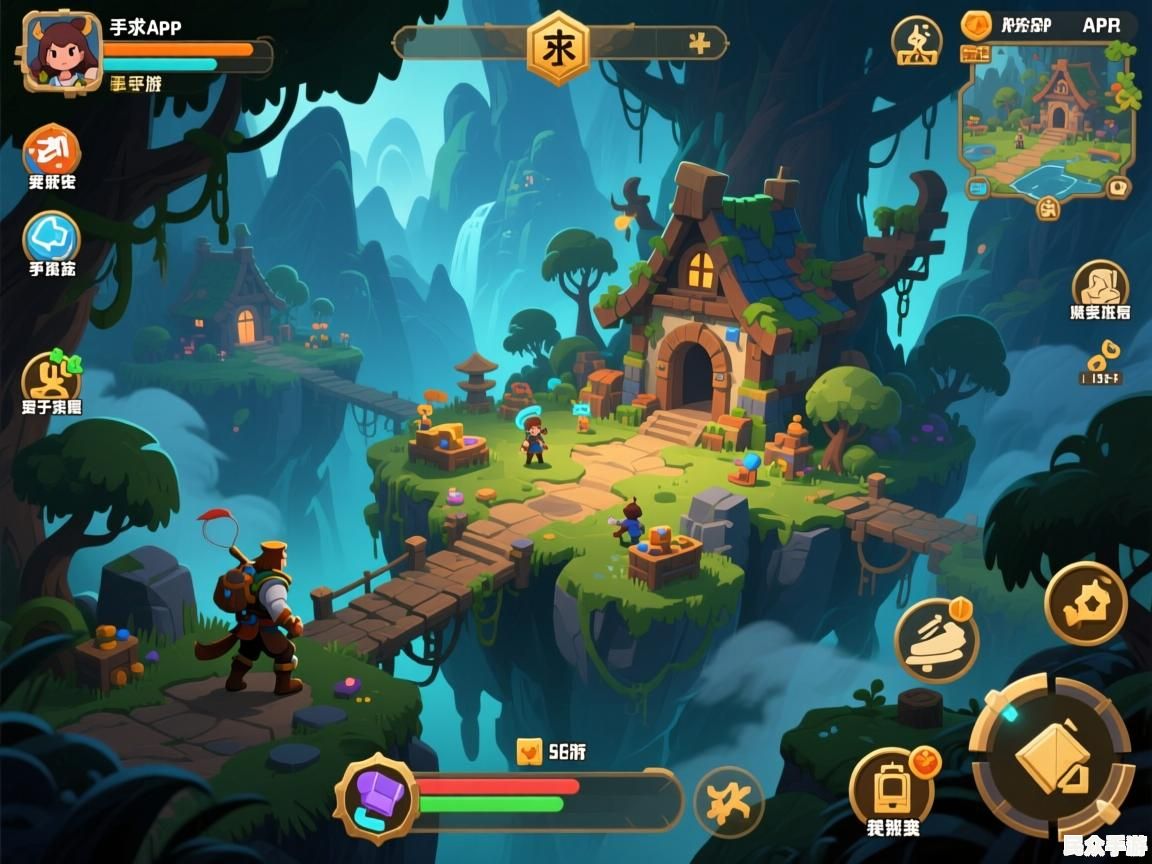Open the round running-figure icon beside the minimap
The image size is (1152, 864).
[917, 41]
